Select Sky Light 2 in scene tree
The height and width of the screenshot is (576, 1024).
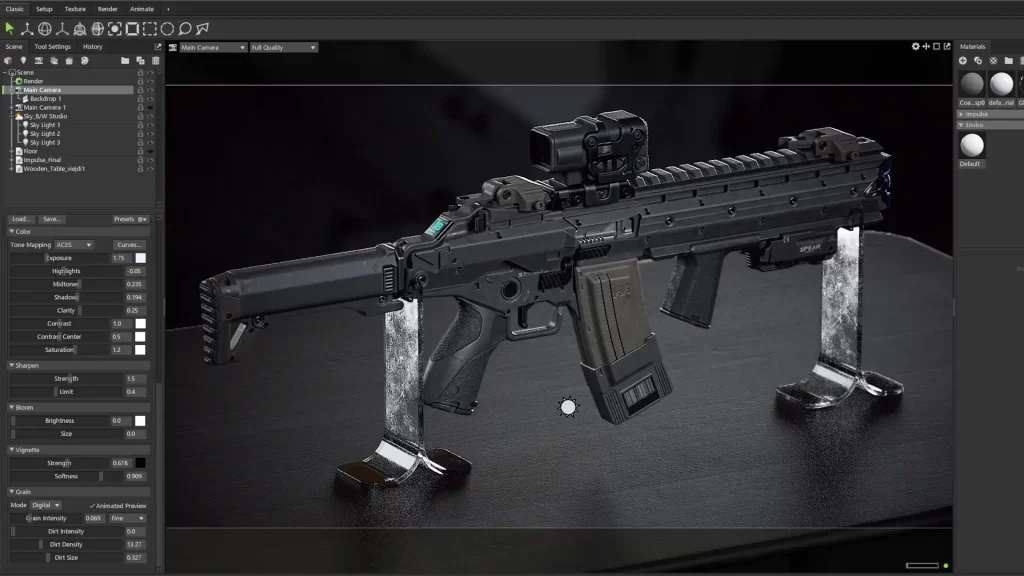click(44, 134)
